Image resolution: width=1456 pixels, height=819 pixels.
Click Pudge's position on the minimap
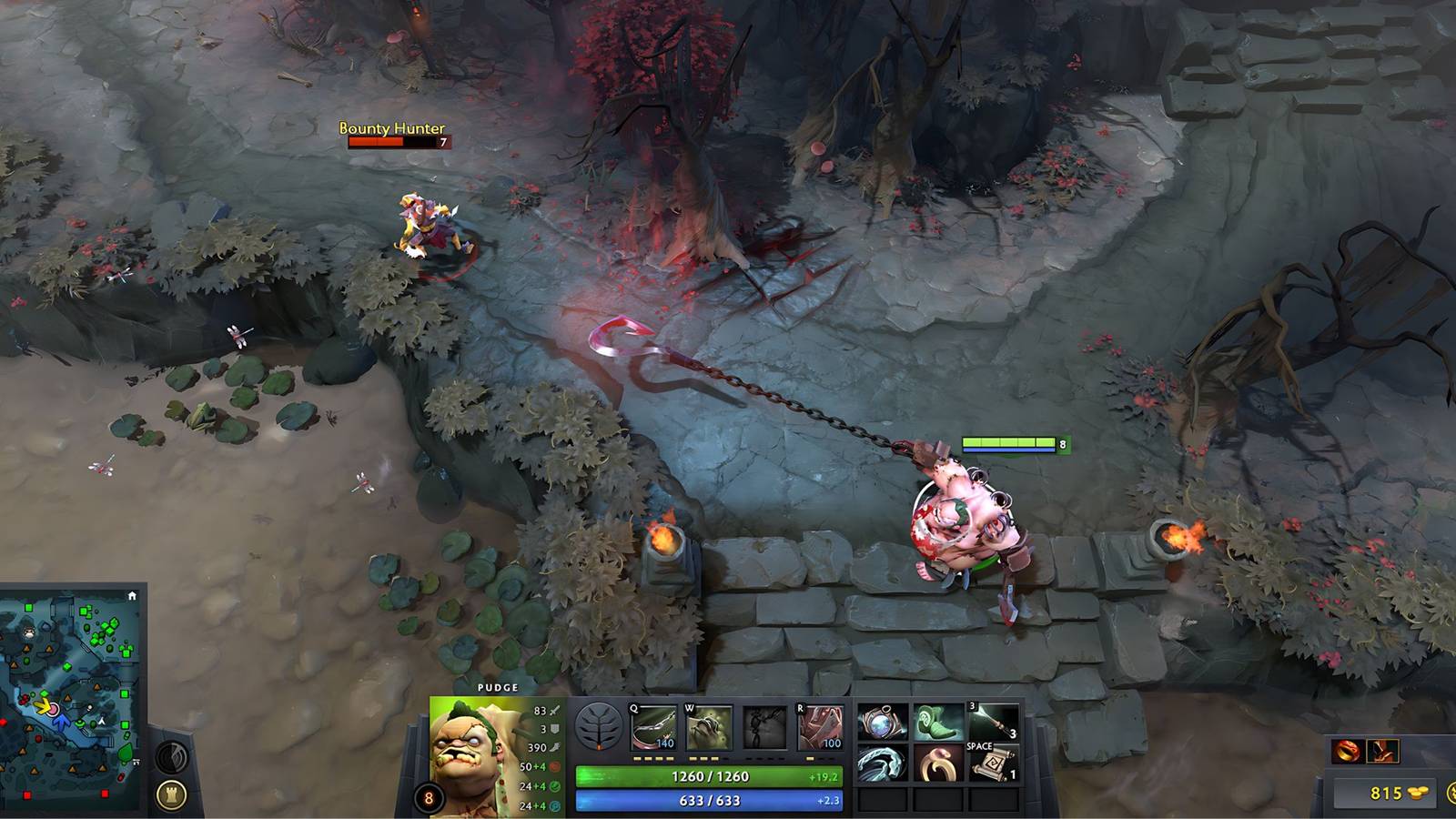[54, 710]
